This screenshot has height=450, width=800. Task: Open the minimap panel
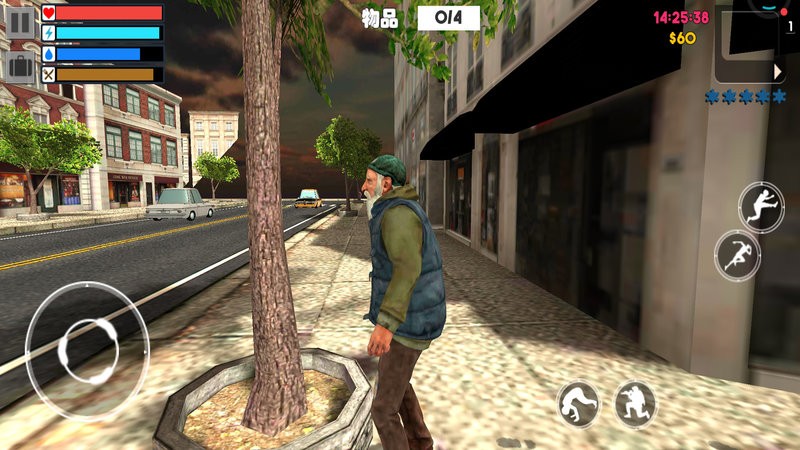click(747, 45)
